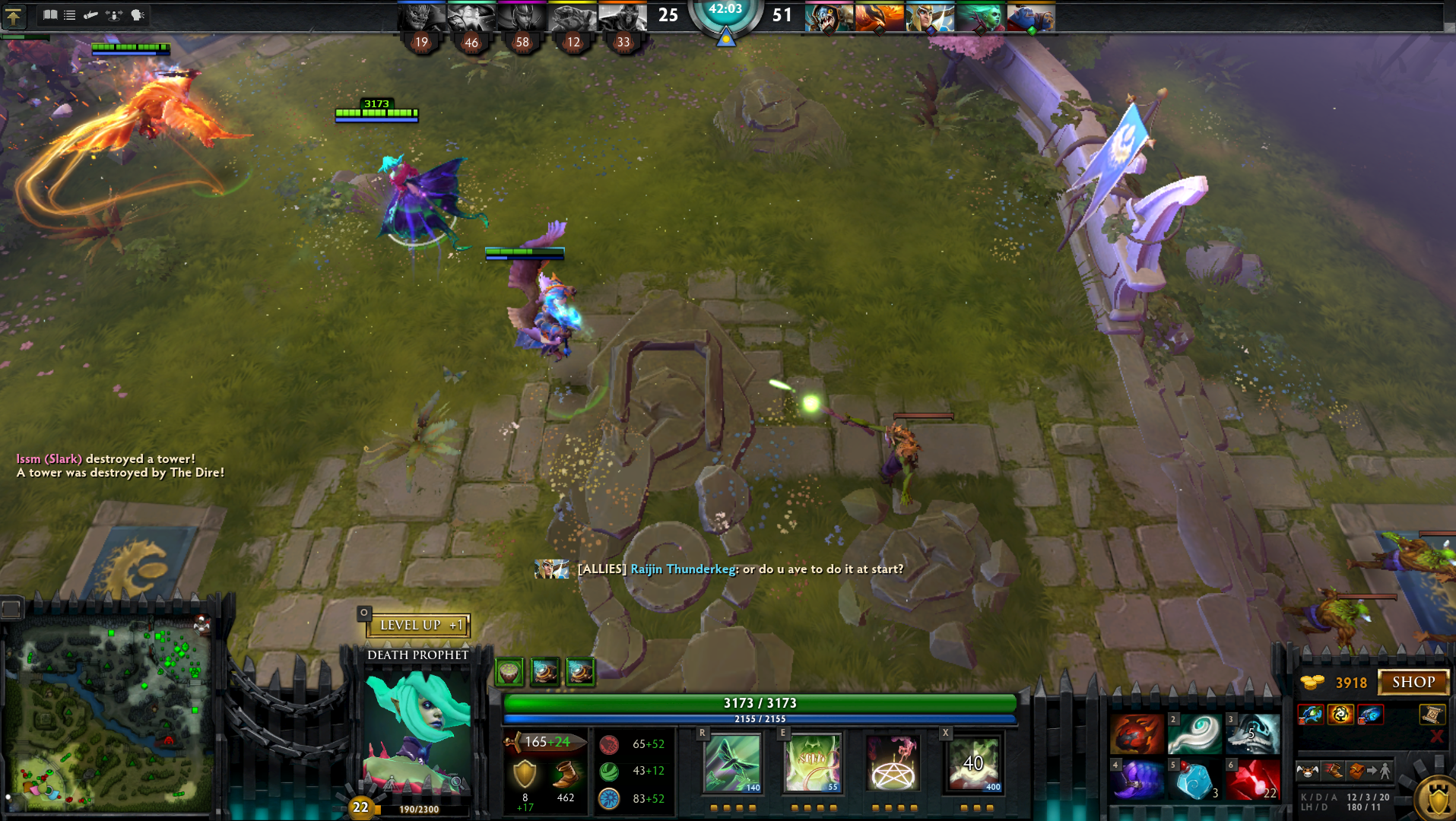Viewport: 1456px width, 821px height.
Task: Toggle the directional camera movement icon
Action: [x=114, y=14]
